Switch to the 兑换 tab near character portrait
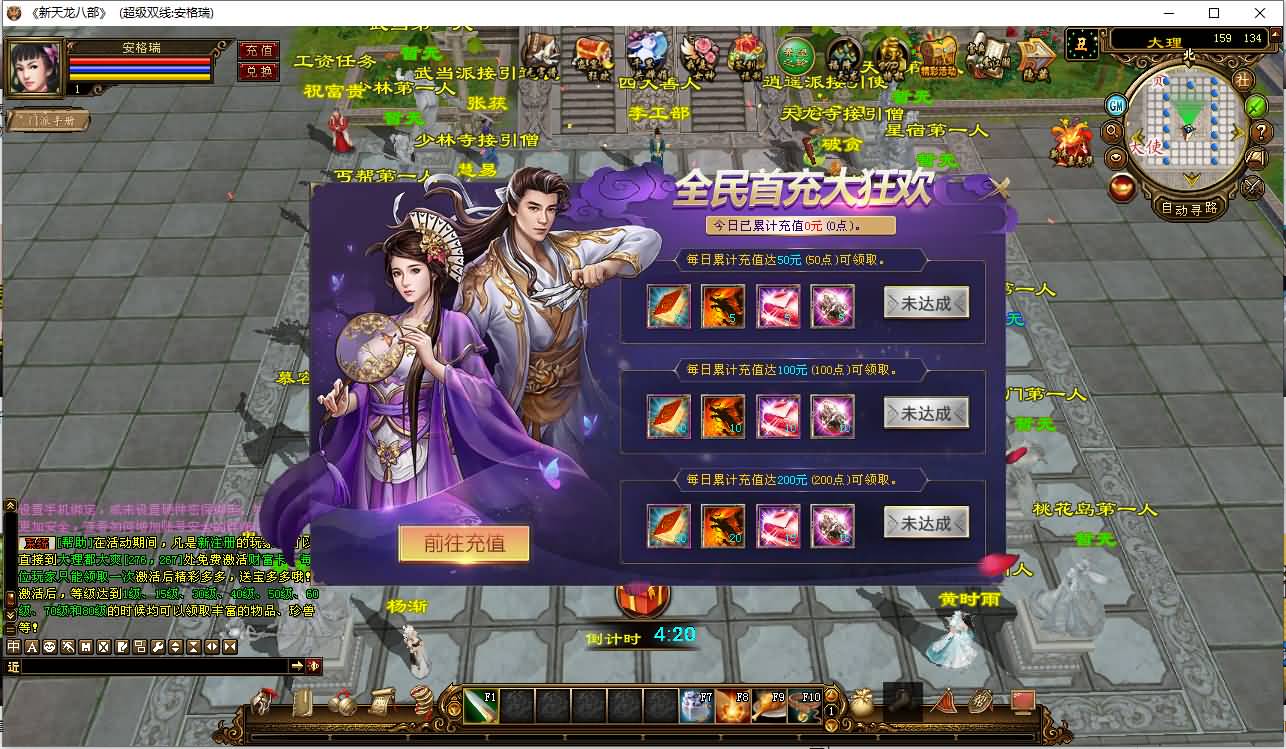This screenshot has width=1286, height=749. [x=258, y=70]
